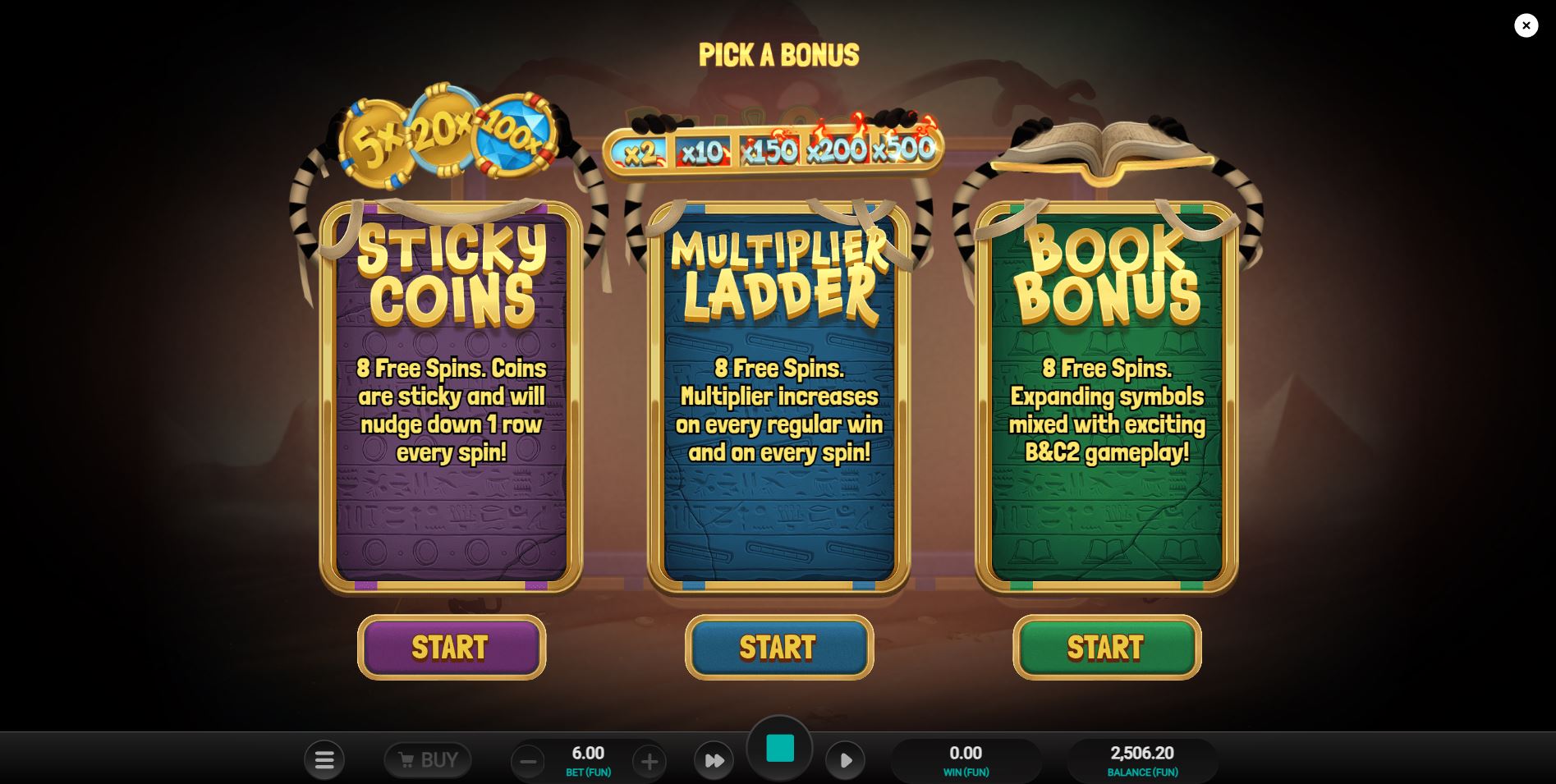
Task: Start the Sticky Coins bonus
Action: 451,648
